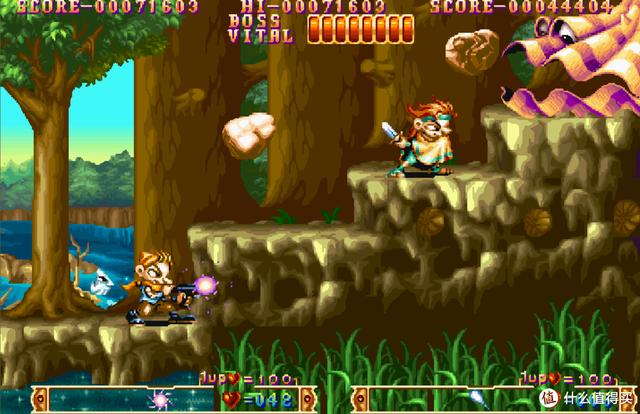Select player two's throwing knife weapon icon
This screenshot has width=640, height=414.
coord(476,399)
